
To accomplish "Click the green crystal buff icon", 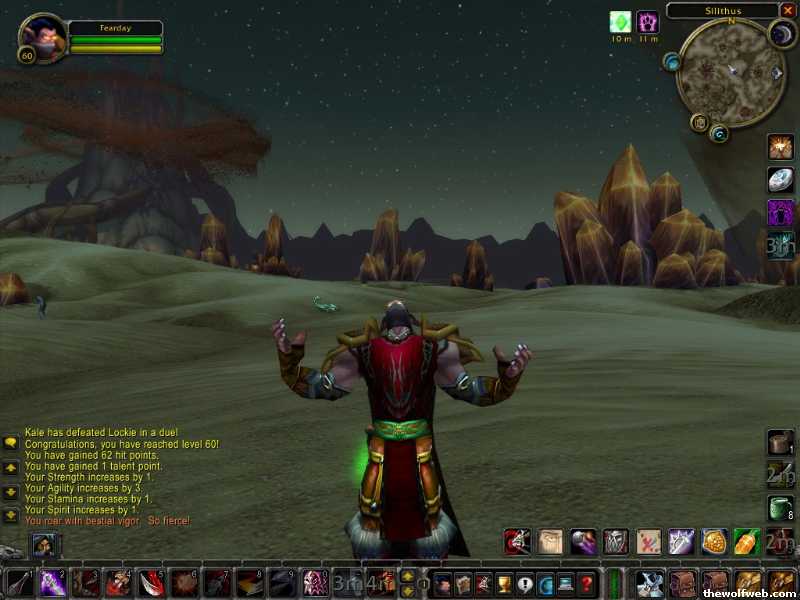I will point(621,22).
